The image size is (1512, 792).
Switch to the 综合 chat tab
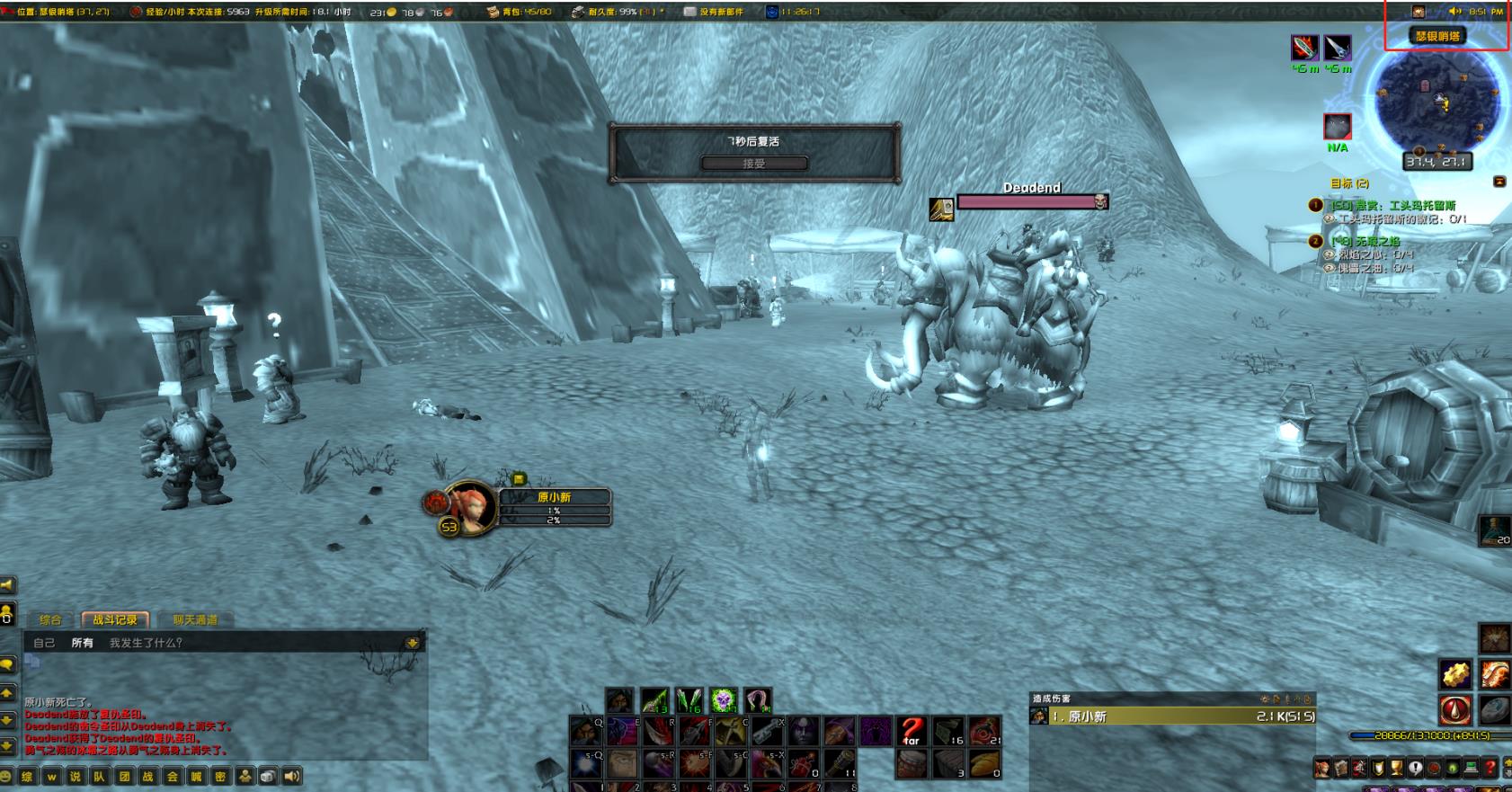click(x=50, y=619)
